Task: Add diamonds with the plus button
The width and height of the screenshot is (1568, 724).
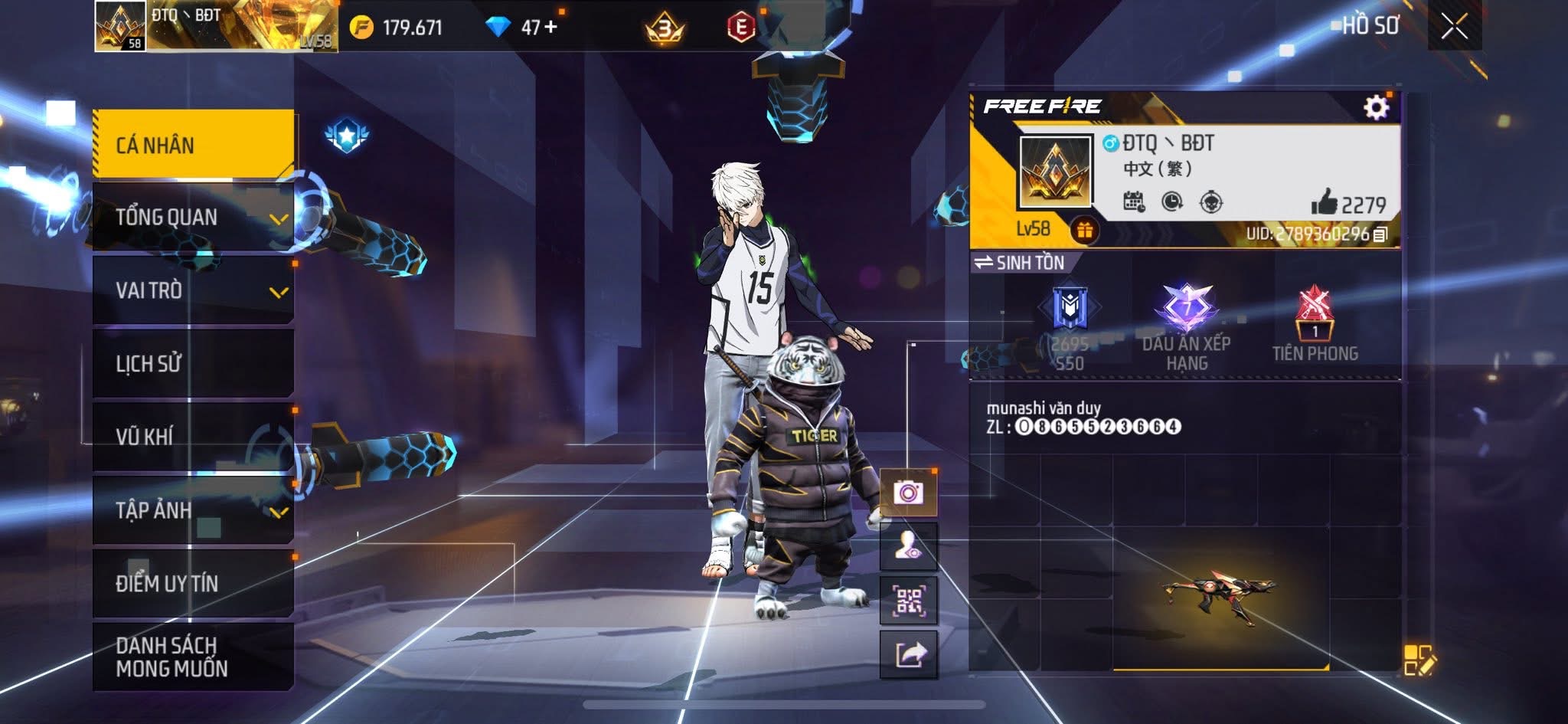Action: [x=550, y=27]
